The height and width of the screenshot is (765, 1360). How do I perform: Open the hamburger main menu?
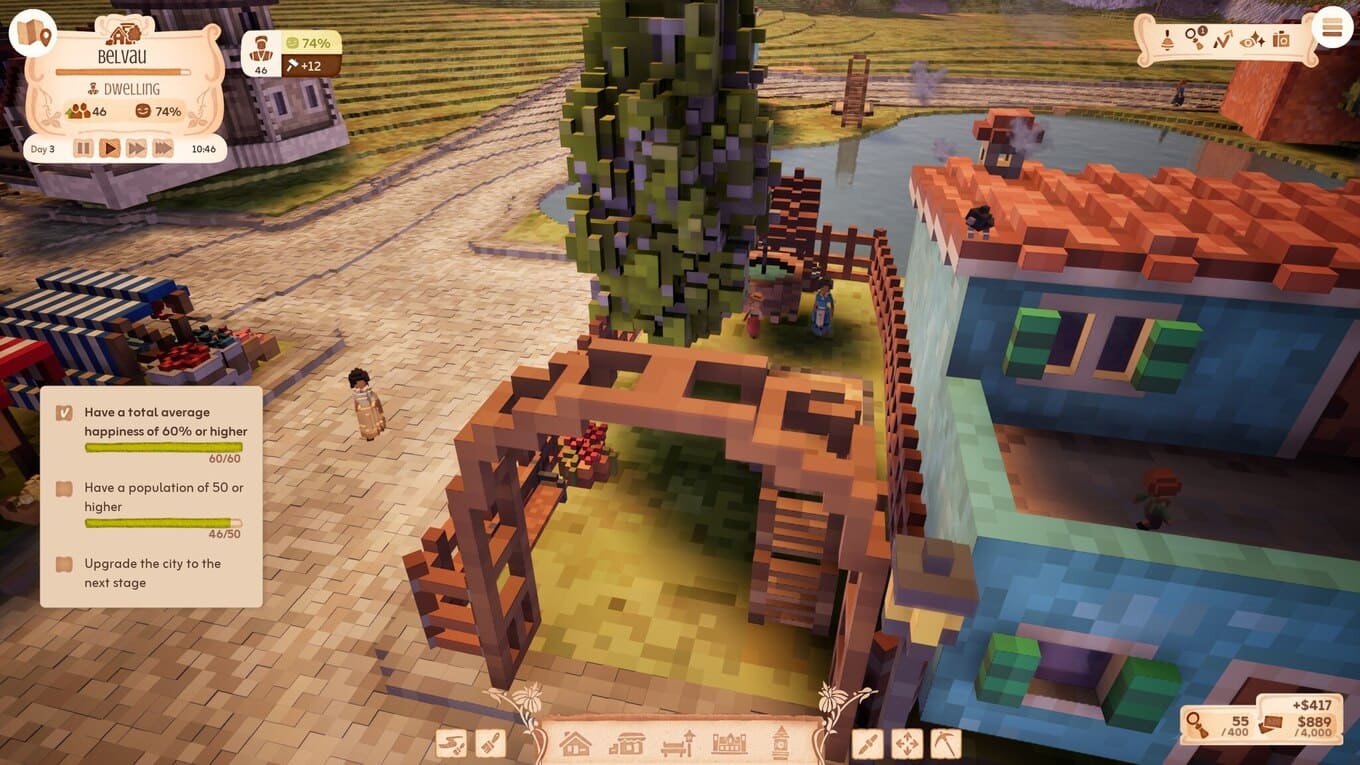coord(1331,28)
